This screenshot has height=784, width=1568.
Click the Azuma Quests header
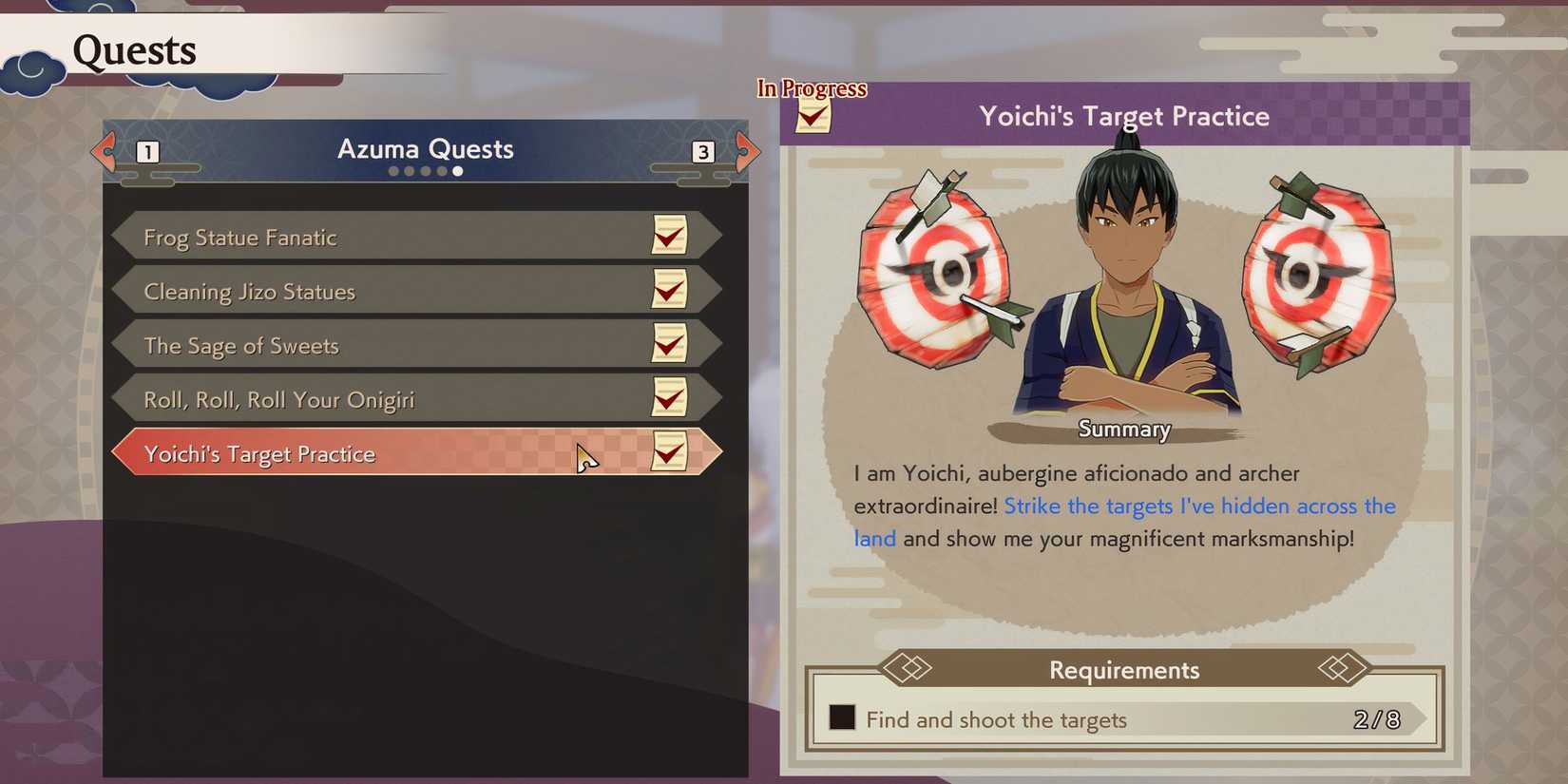(x=425, y=149)
